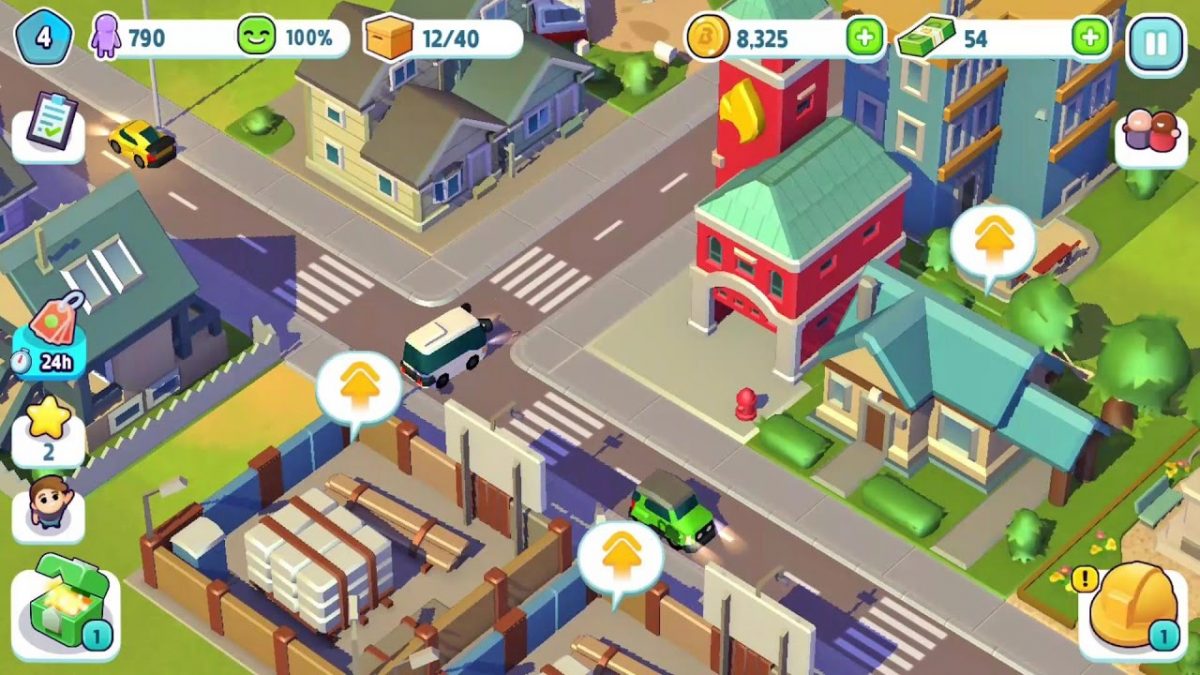This screenshot has height=675, width=1200.
Task: Tap the upgrade arrow bubble above blue-roofed house
Action: (992, 243)
